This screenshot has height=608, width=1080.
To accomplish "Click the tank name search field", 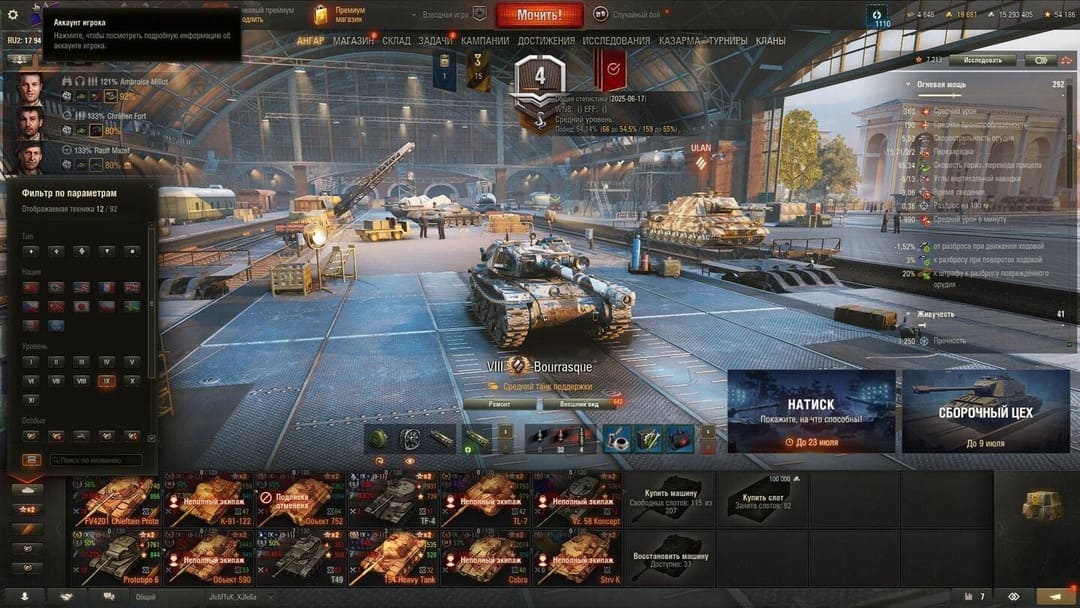I will click(x=95, y=460).
